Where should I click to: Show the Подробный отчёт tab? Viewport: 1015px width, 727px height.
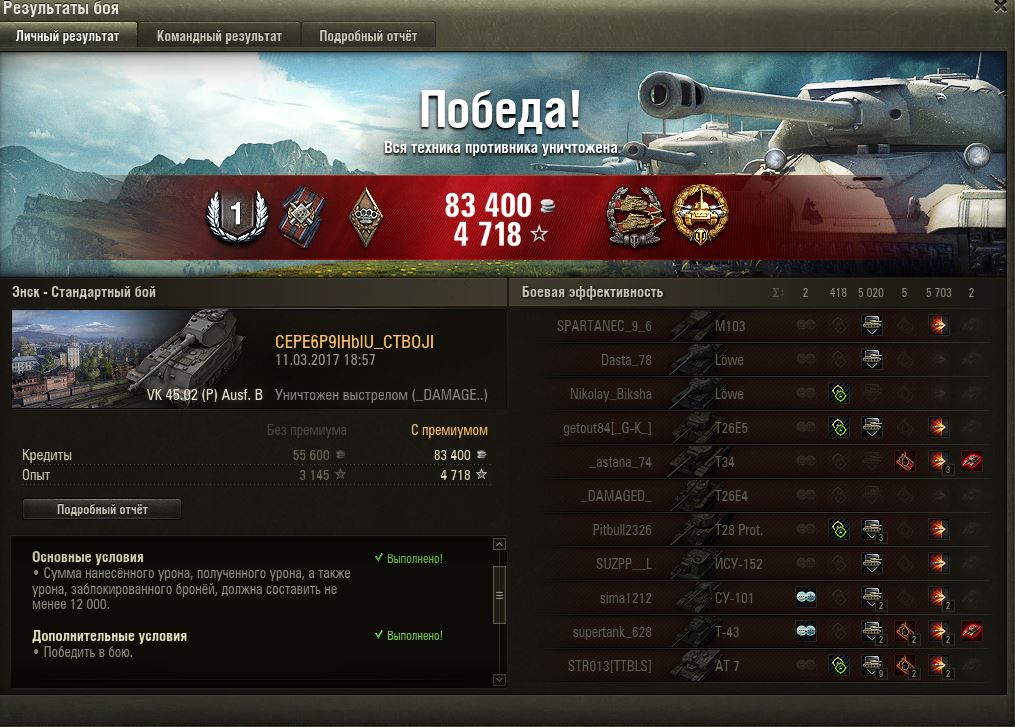[x=368, y=36]
